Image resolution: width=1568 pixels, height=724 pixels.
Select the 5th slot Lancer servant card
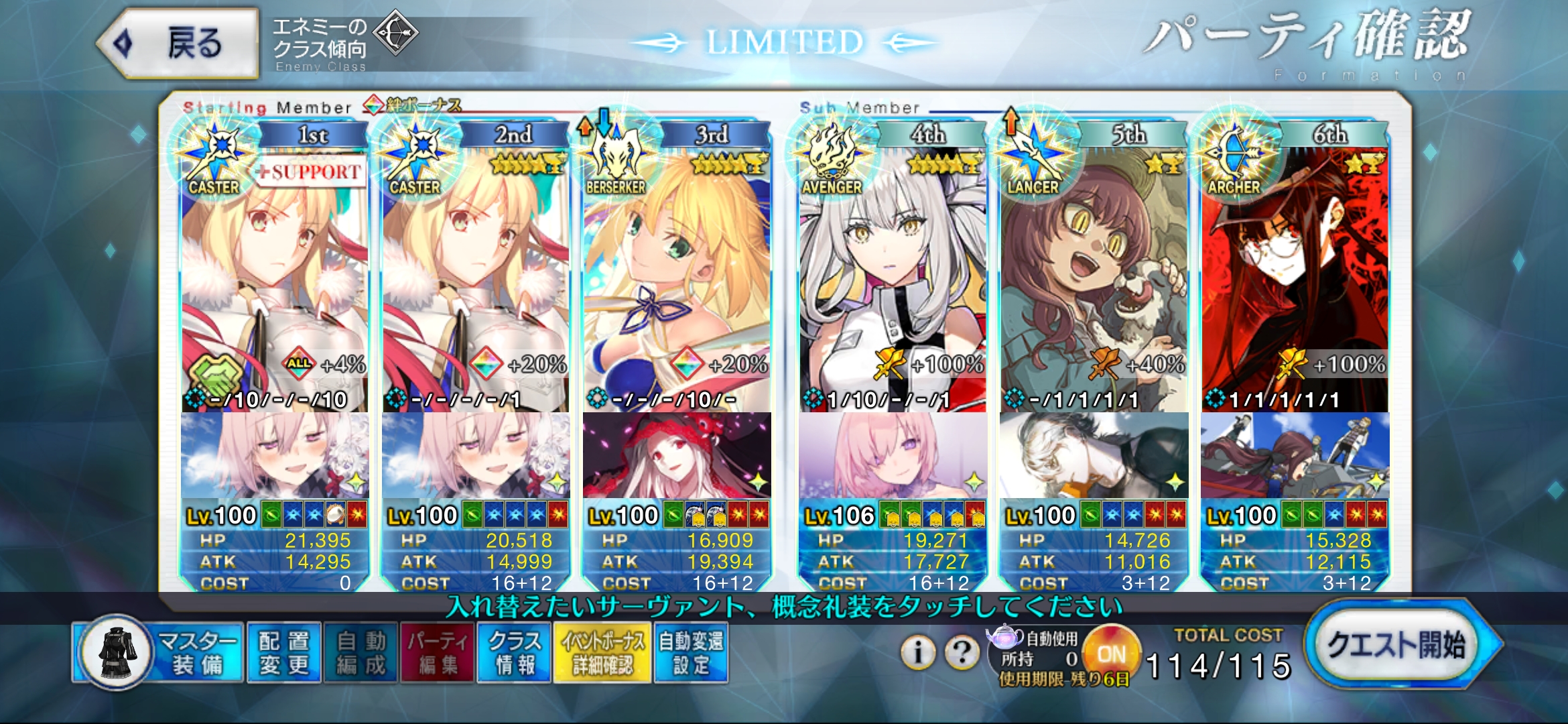(1094, 282)
